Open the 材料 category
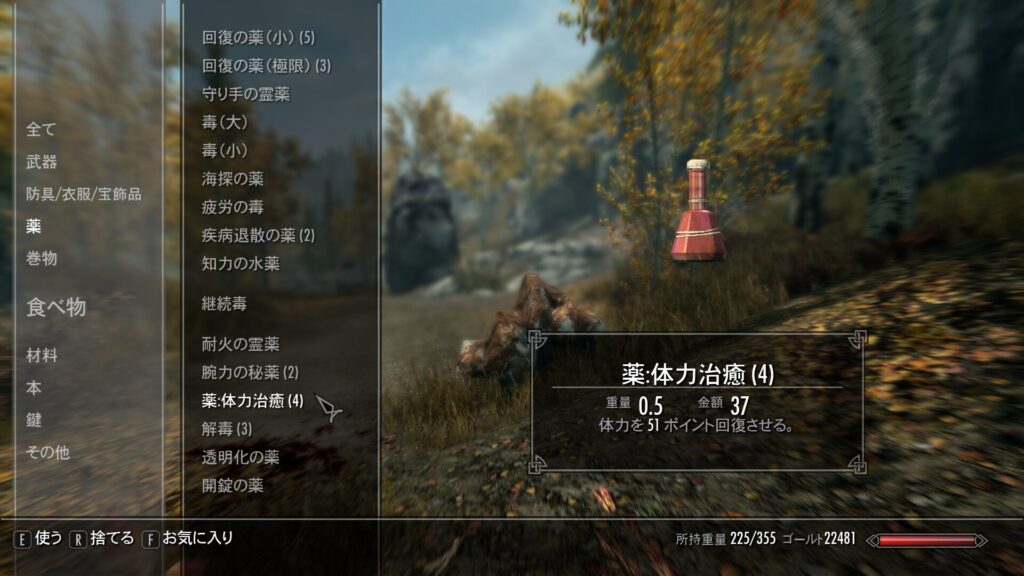This screenshot has width=1024, height=576. point(41,356)
